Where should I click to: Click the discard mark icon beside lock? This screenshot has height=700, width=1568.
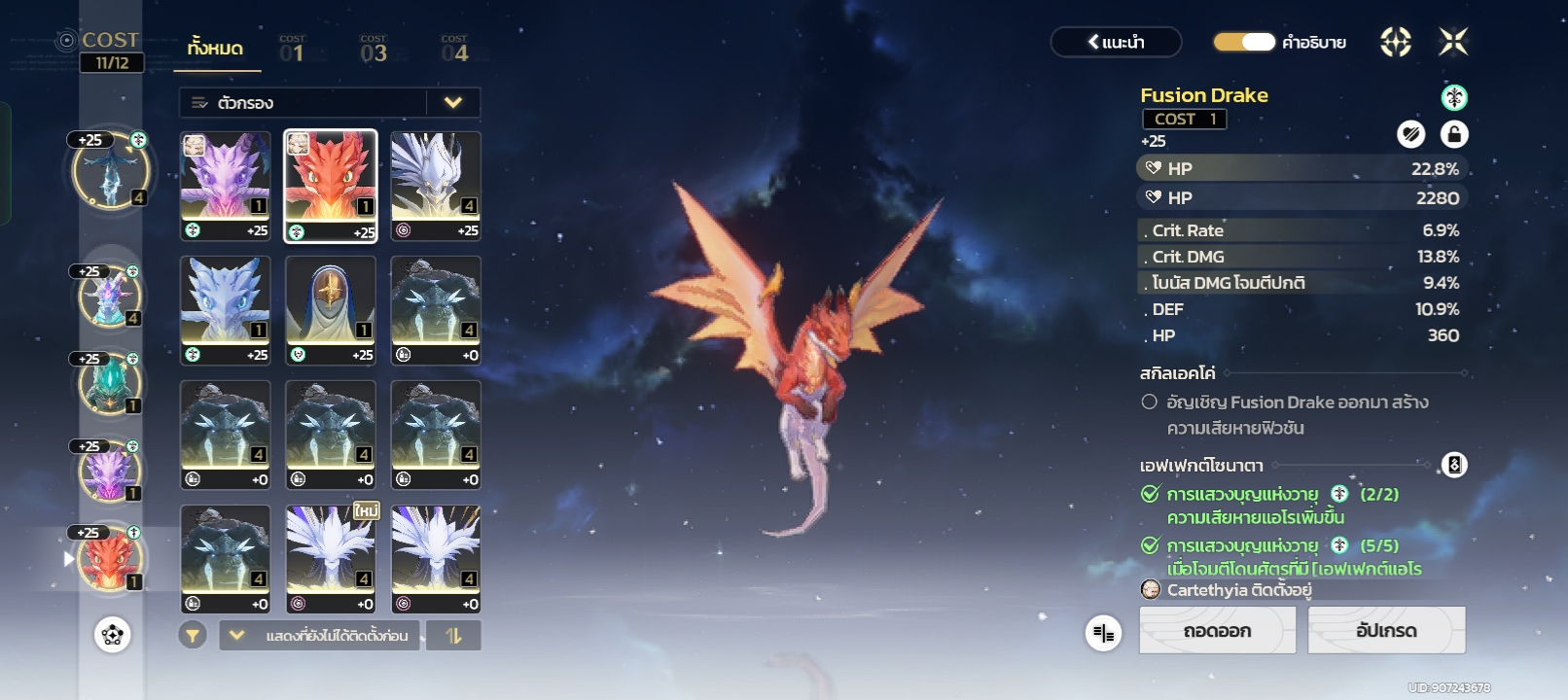pos(1410,134)
